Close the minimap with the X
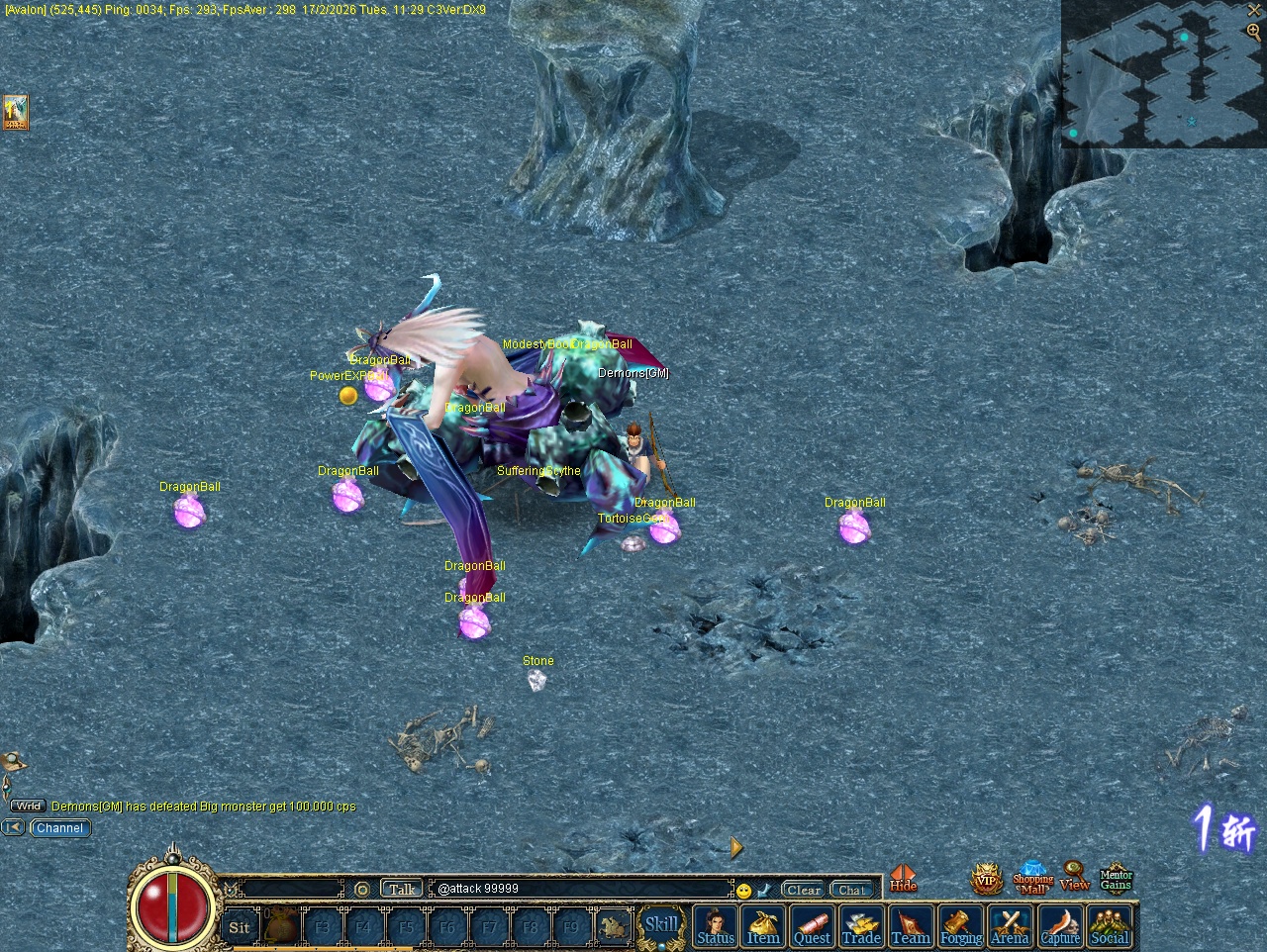Screen dimensions: 1267x952 tap(1254, 10)
